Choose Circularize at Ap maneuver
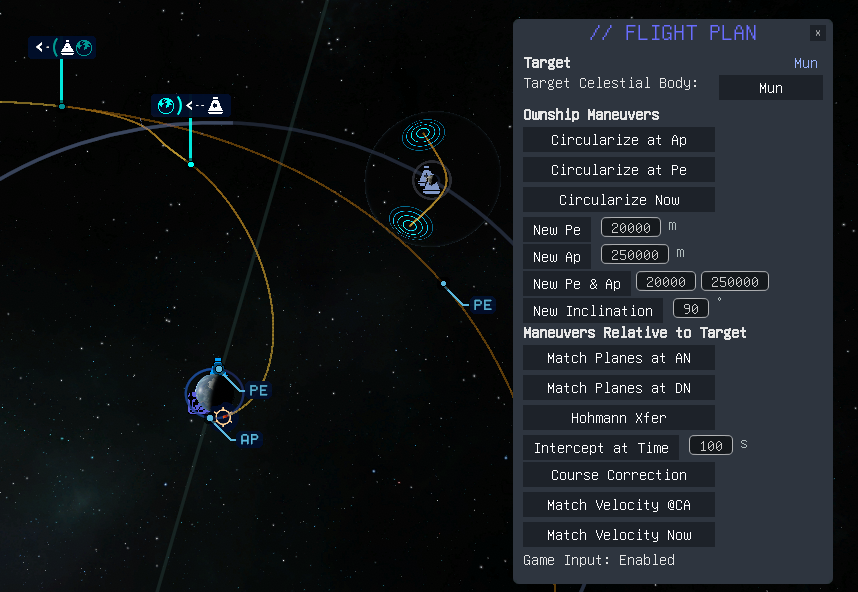Screen dimensions: 858x592 pos(618,140)
